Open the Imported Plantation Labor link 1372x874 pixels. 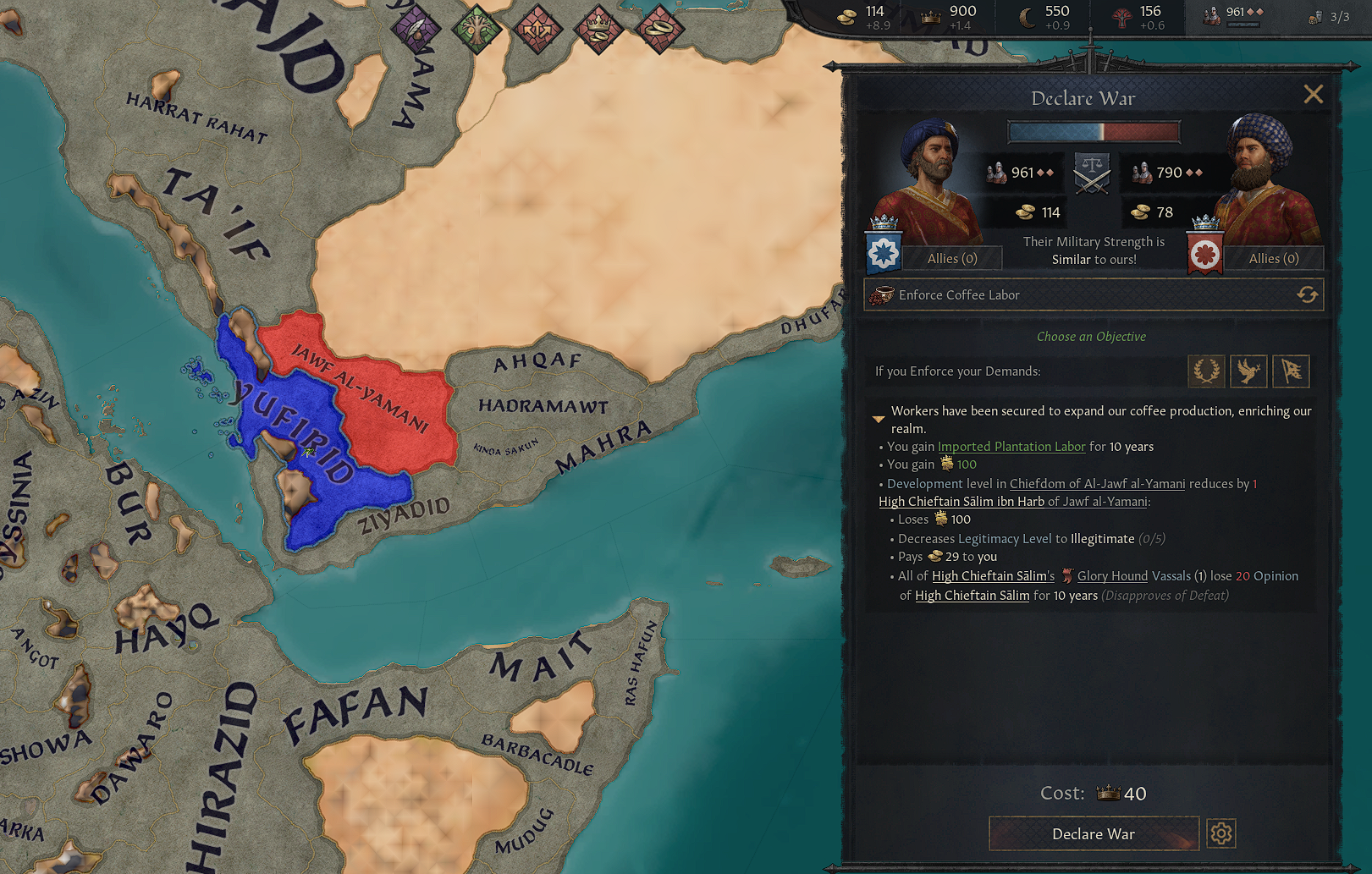click(x=1011, y=446)
